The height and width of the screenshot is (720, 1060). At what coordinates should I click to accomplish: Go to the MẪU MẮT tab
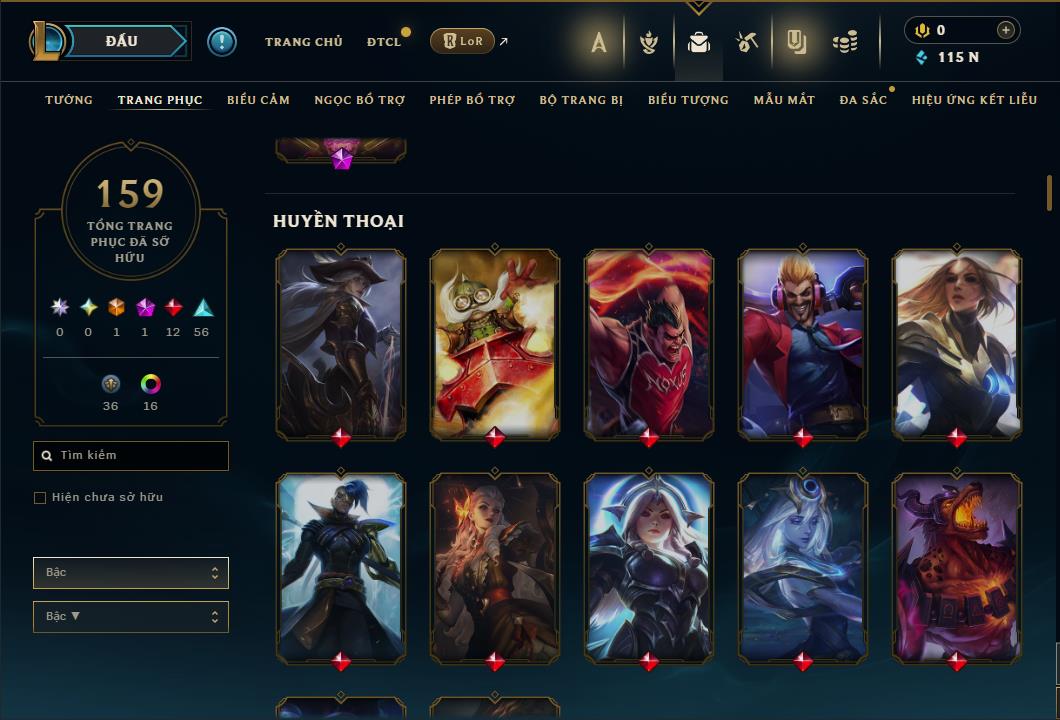click(x=784, y=100)
